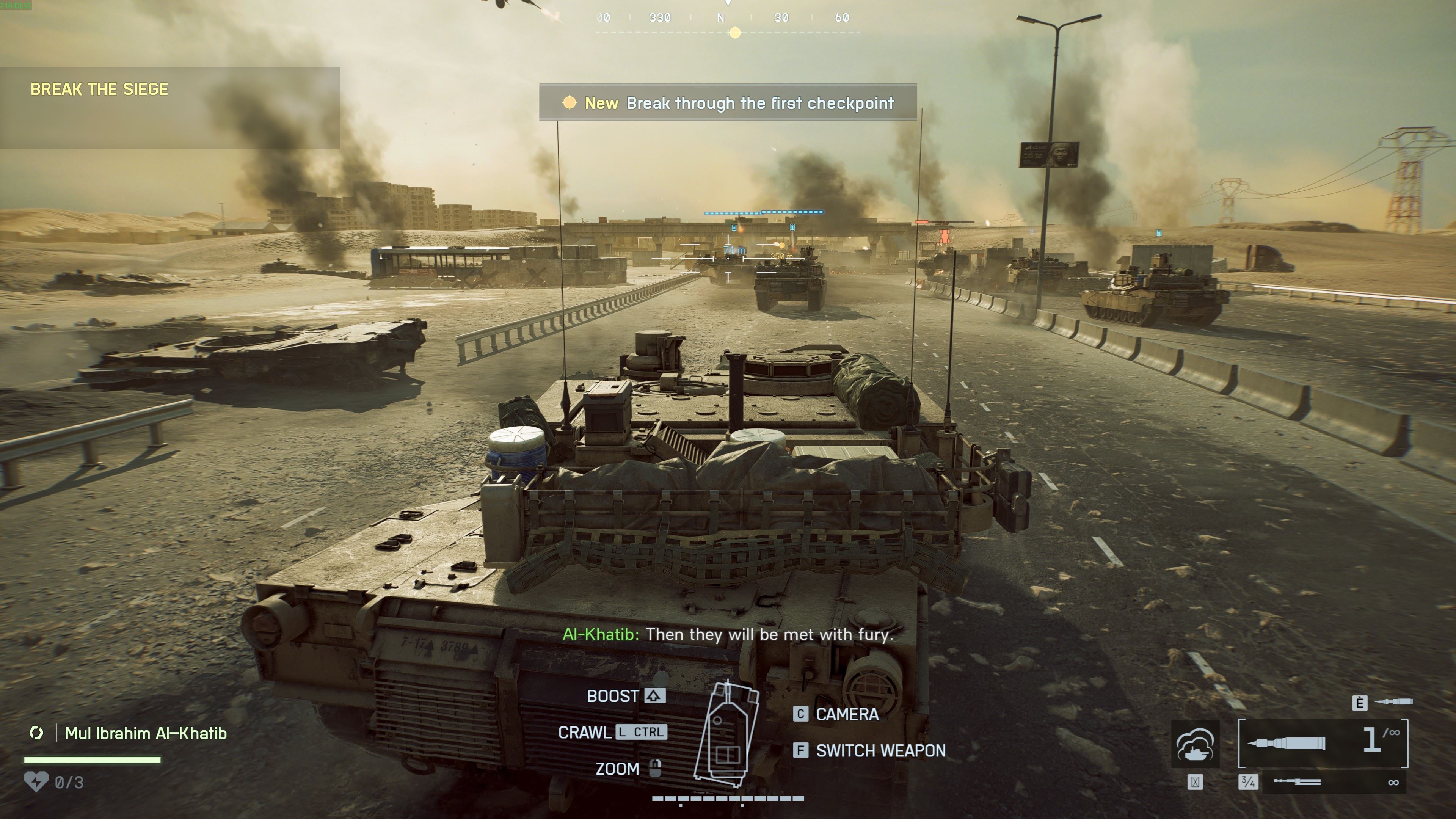Click the first checkpoint objective banner
The height and width of the screenshot is (819, 1456).
click(728, 103)
